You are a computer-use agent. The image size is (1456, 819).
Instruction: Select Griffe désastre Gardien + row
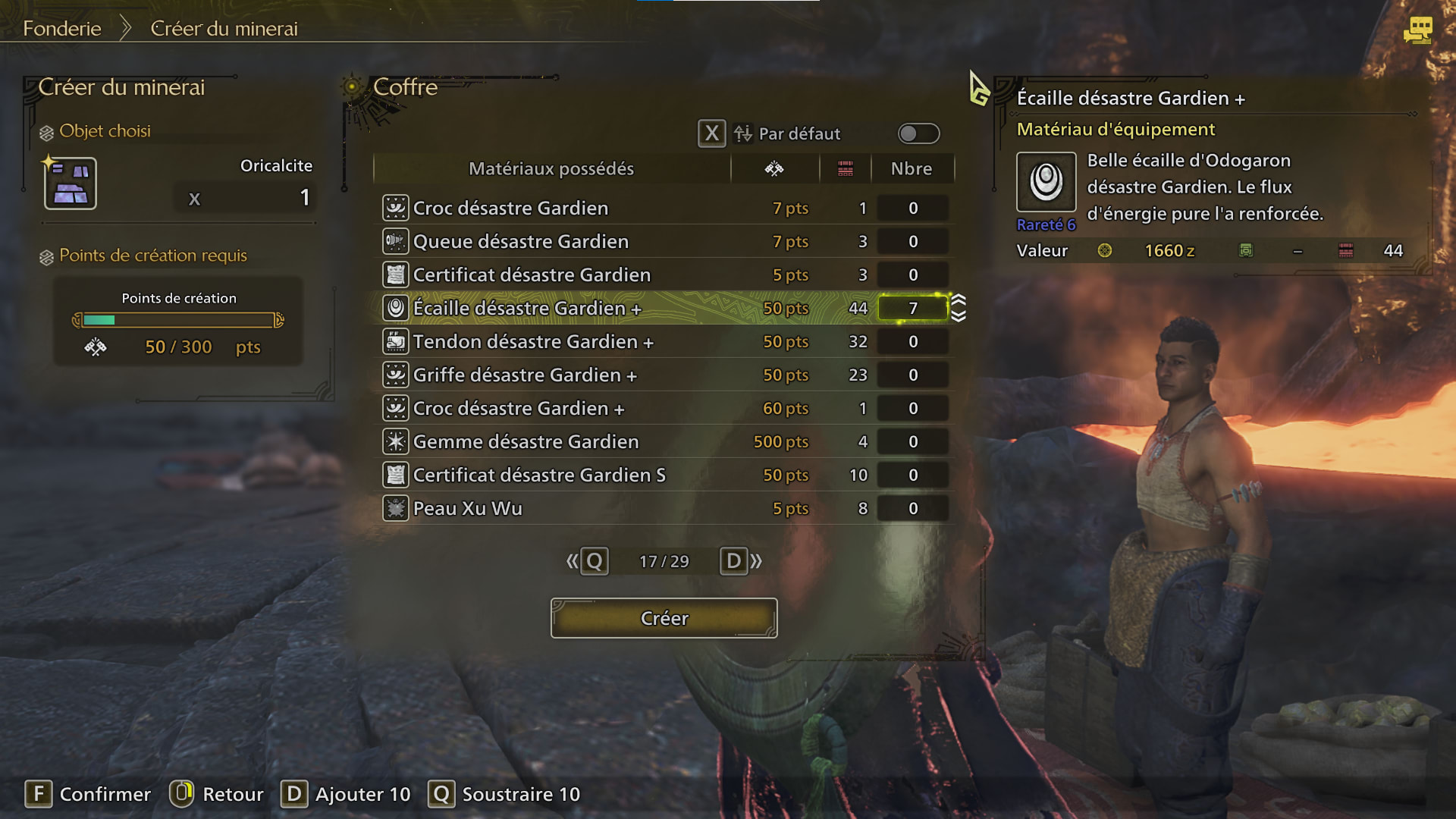(x=524, y=375)
